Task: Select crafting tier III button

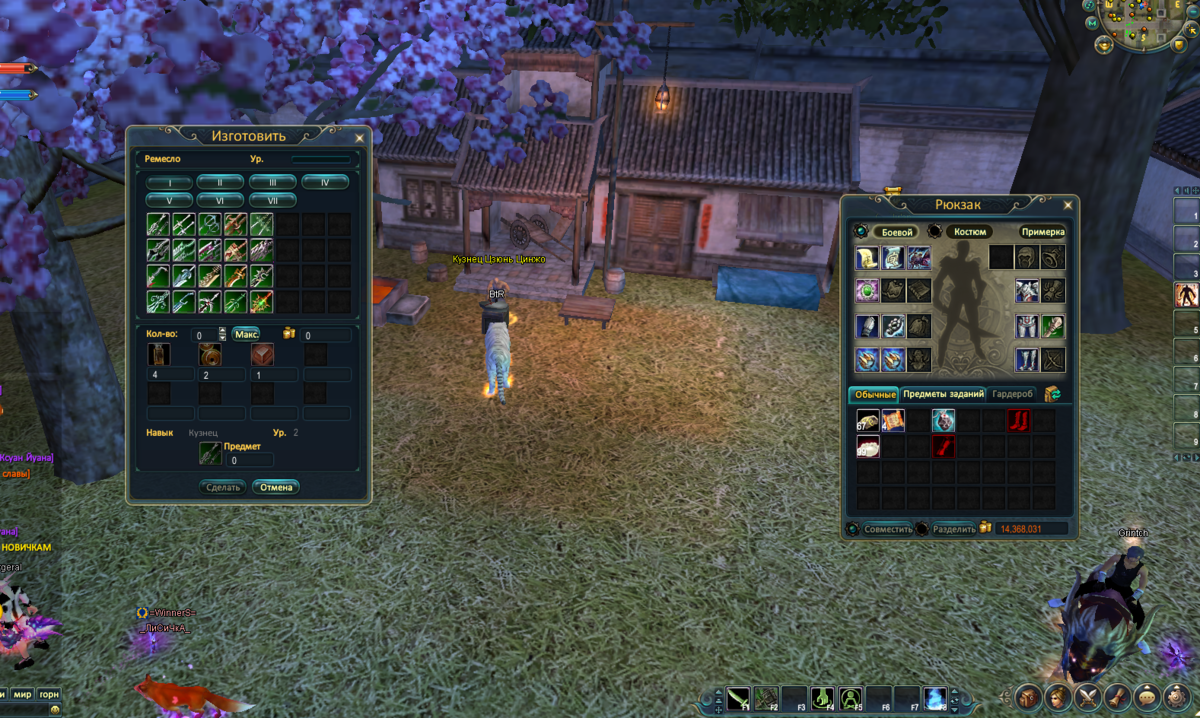Action: pos(272,182)
